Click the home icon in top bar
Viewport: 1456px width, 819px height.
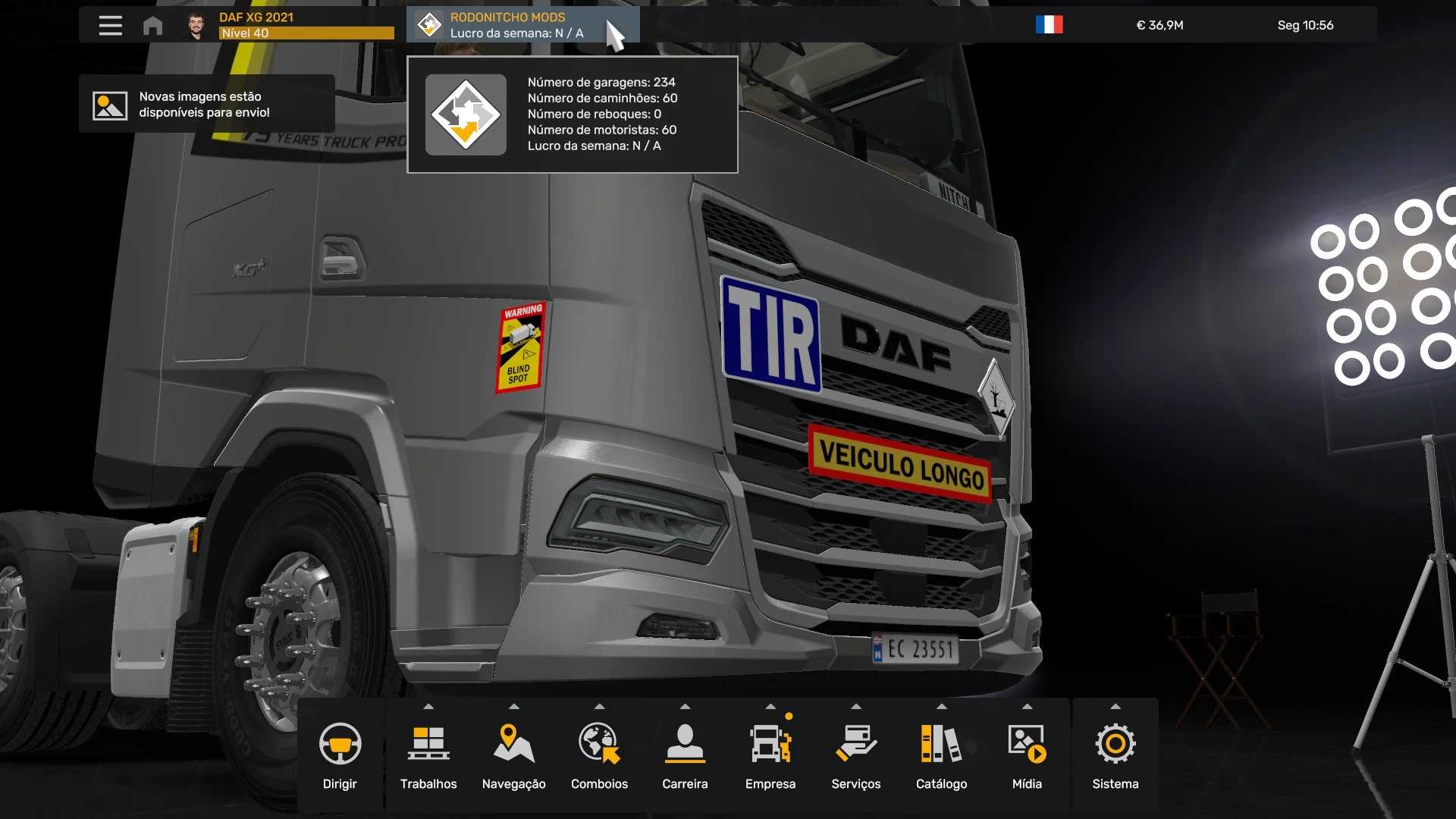click(152, 25)
